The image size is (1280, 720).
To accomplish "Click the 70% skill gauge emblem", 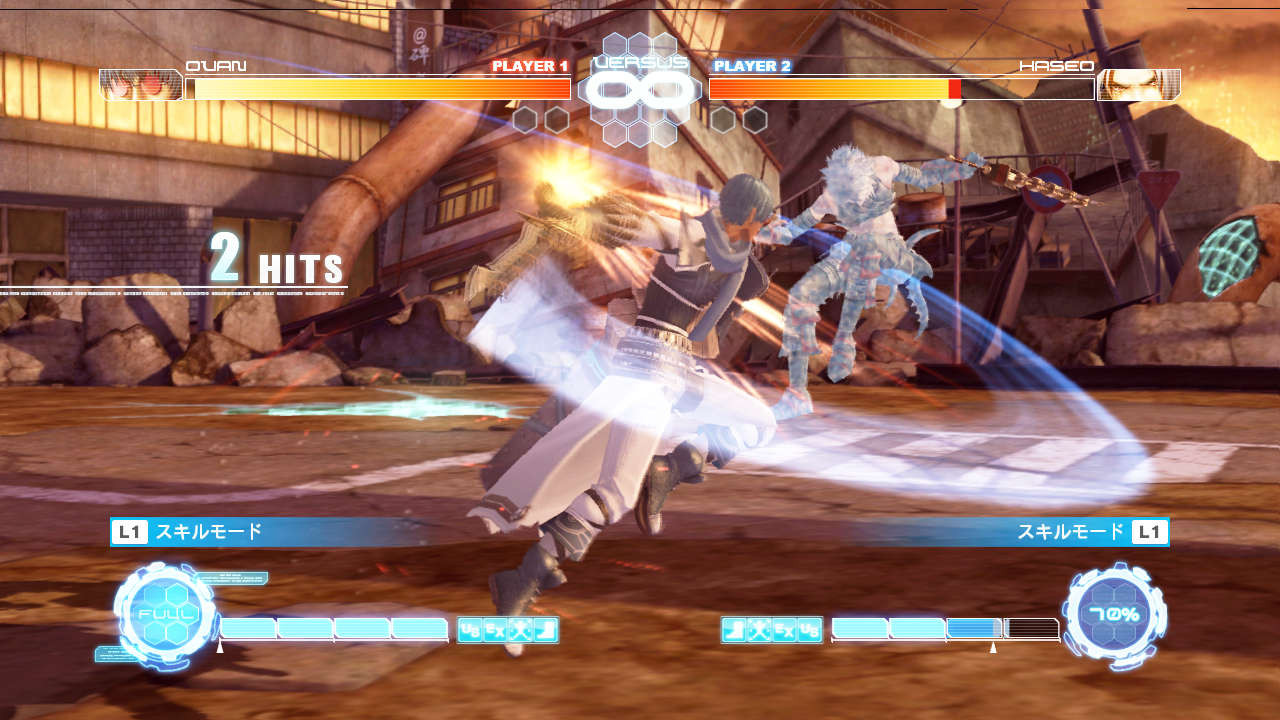I will pos(1114,613).
